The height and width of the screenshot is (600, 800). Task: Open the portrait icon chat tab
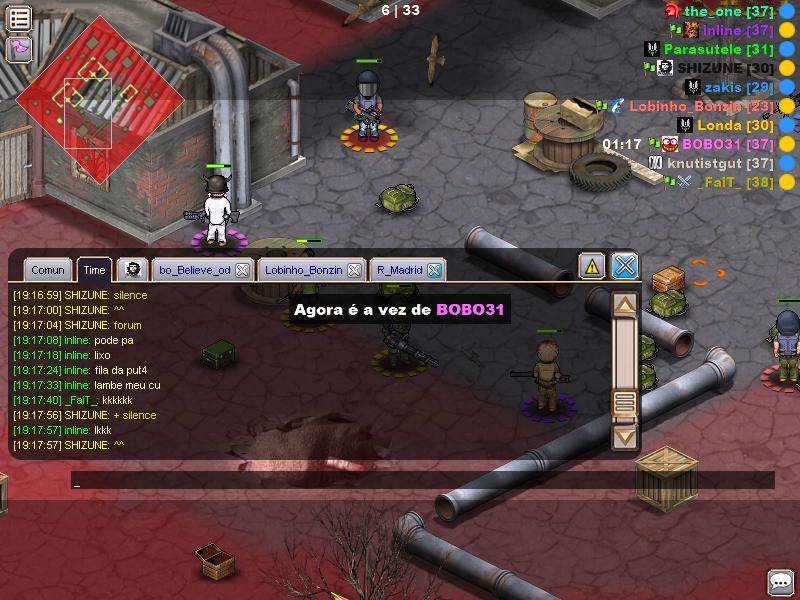click(133, 270)
